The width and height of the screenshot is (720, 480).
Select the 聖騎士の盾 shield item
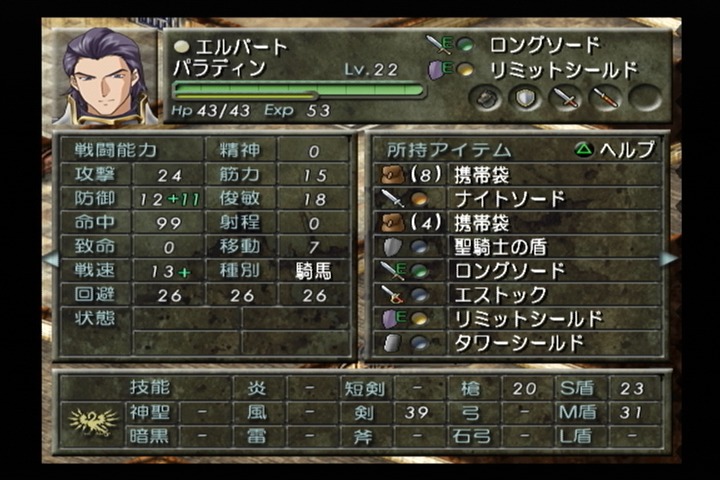(518, 246)
